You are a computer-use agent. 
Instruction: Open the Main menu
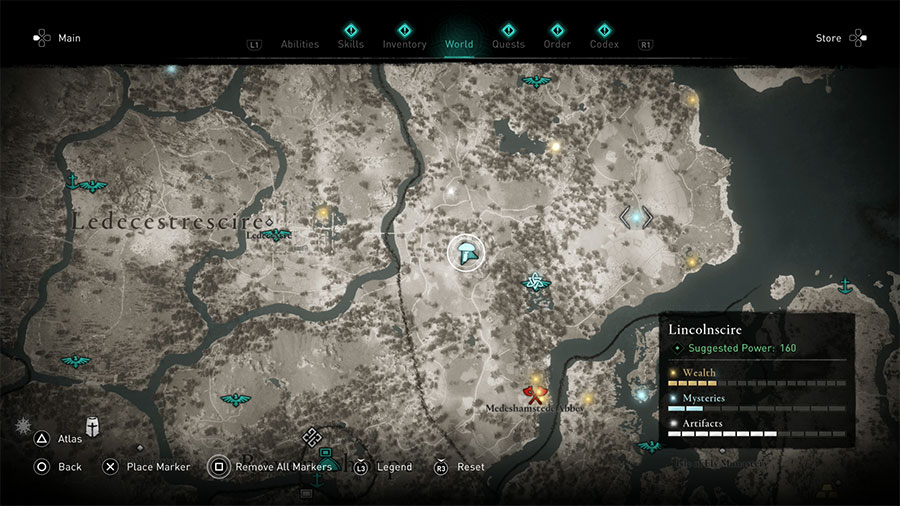[x=57, y=38]
